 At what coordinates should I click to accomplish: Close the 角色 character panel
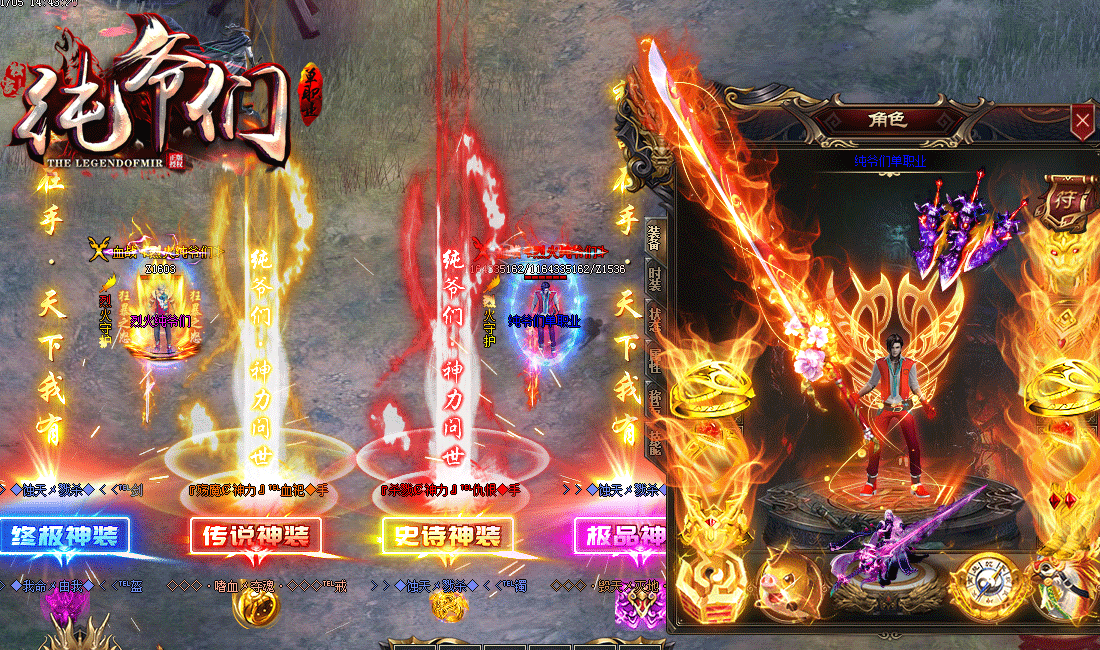1082,122
